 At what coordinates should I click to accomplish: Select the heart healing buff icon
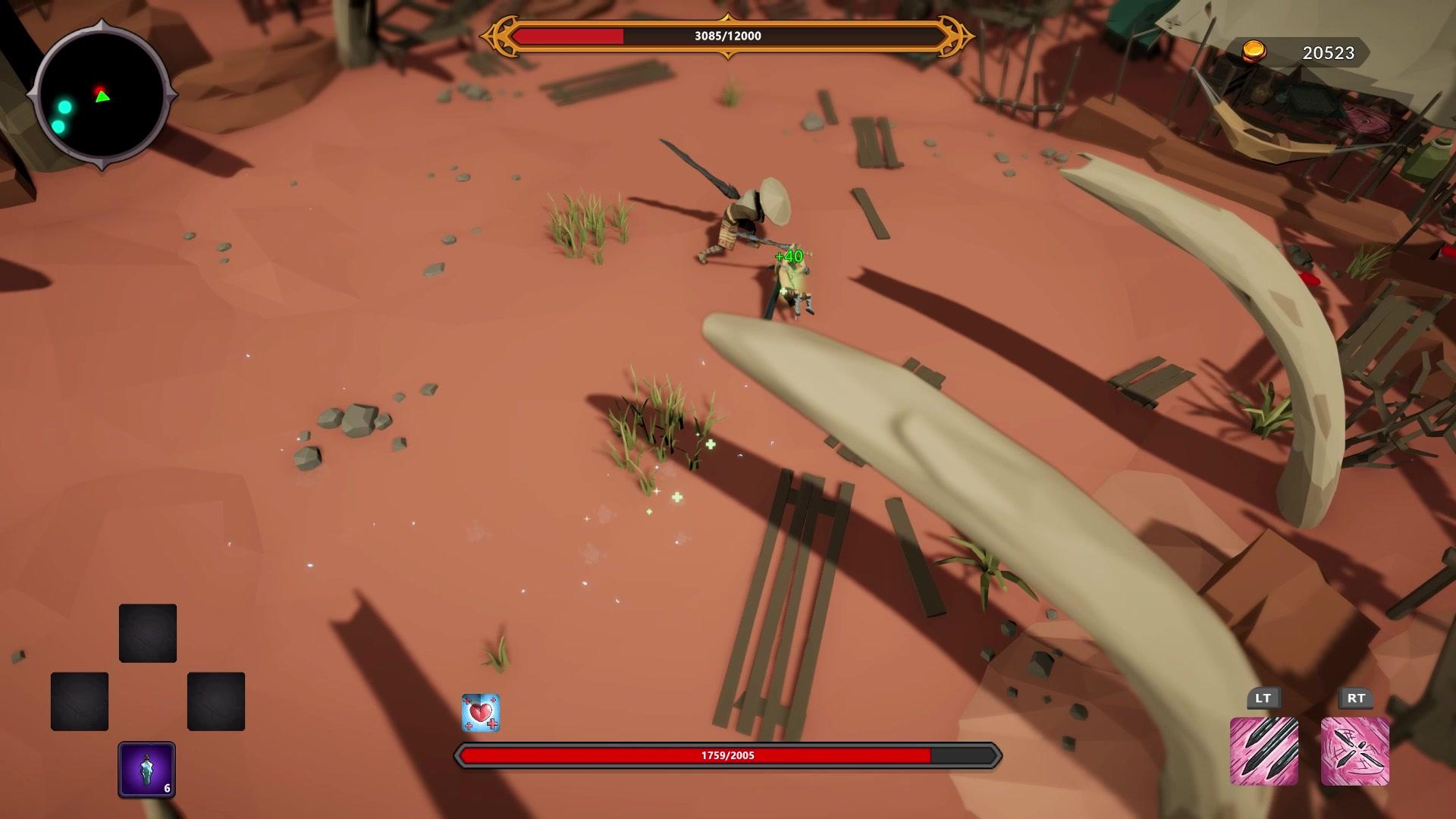[481, 713]
